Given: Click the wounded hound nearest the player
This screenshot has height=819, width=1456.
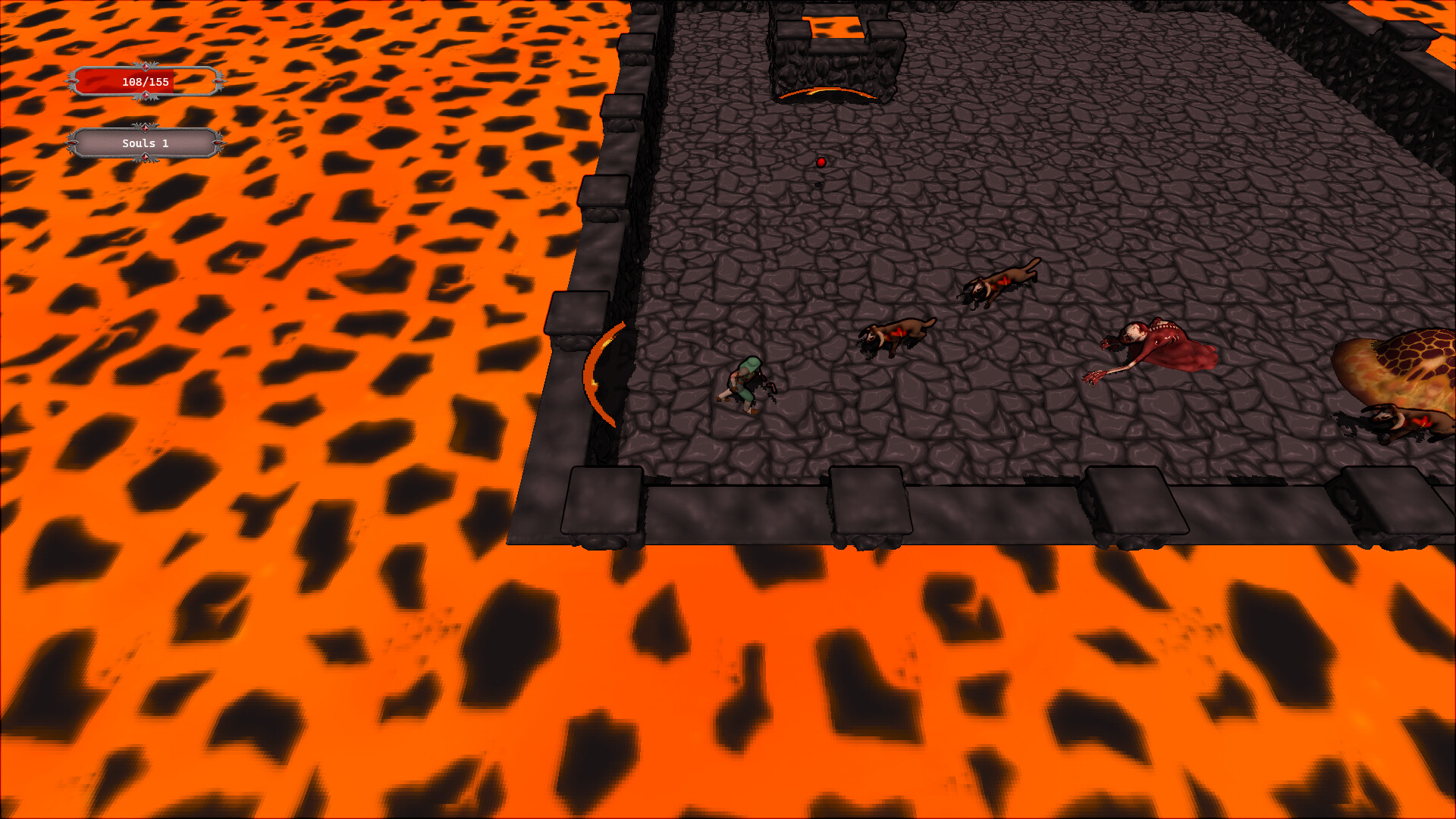Looking at the screenshot, I should 895,334.
